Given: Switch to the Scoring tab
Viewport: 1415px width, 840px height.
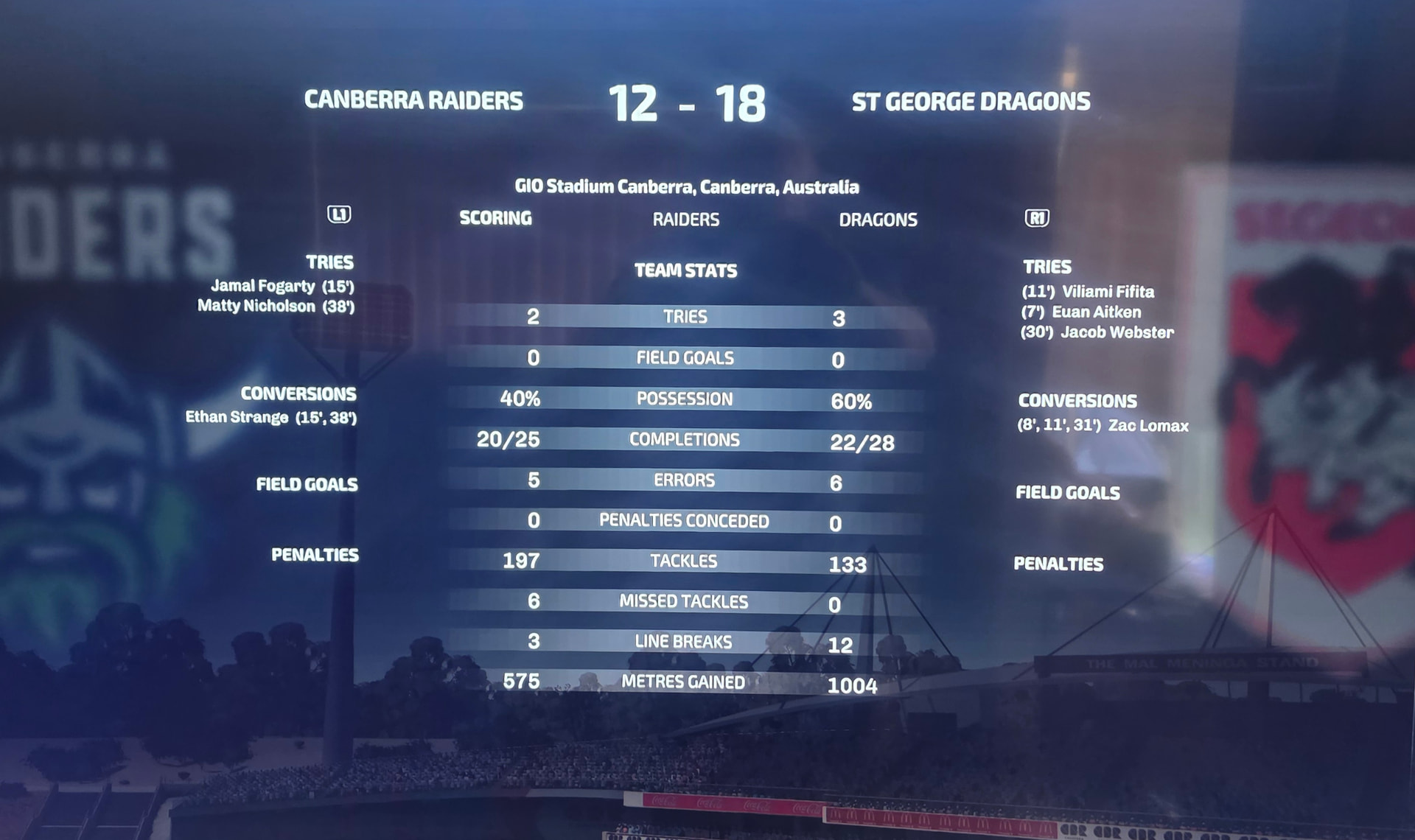Looking at the screenshot, I should click(495, 218).
